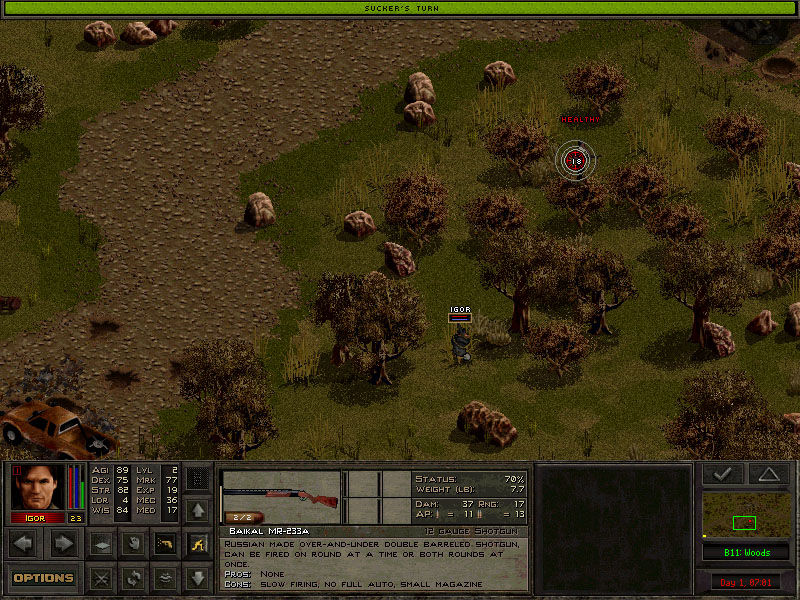Click the down arrow button

click(x=198, y=578)
